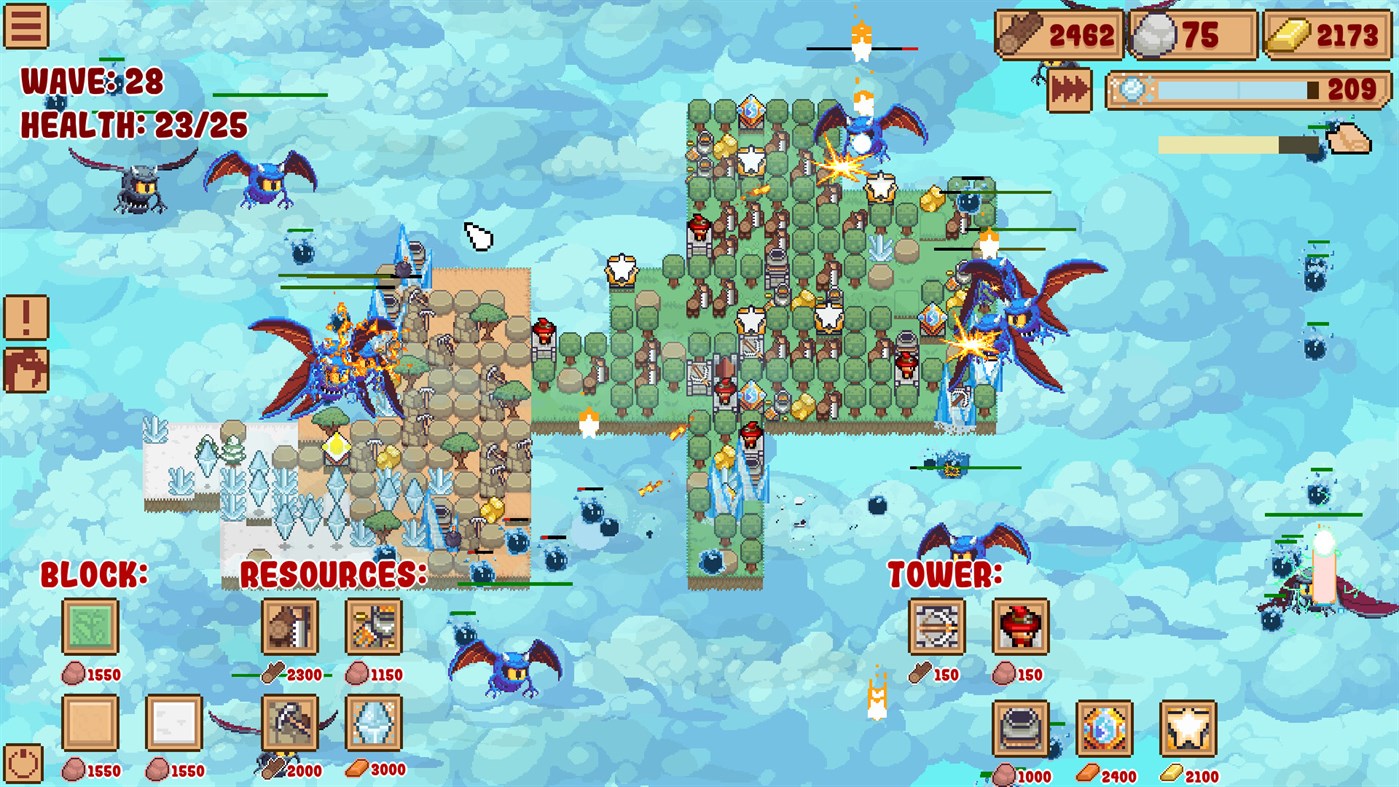Toggle the placement rotation control
The width and height of the screenshot is (1399, 787).
pyautogui.click(x=22, y=761)
